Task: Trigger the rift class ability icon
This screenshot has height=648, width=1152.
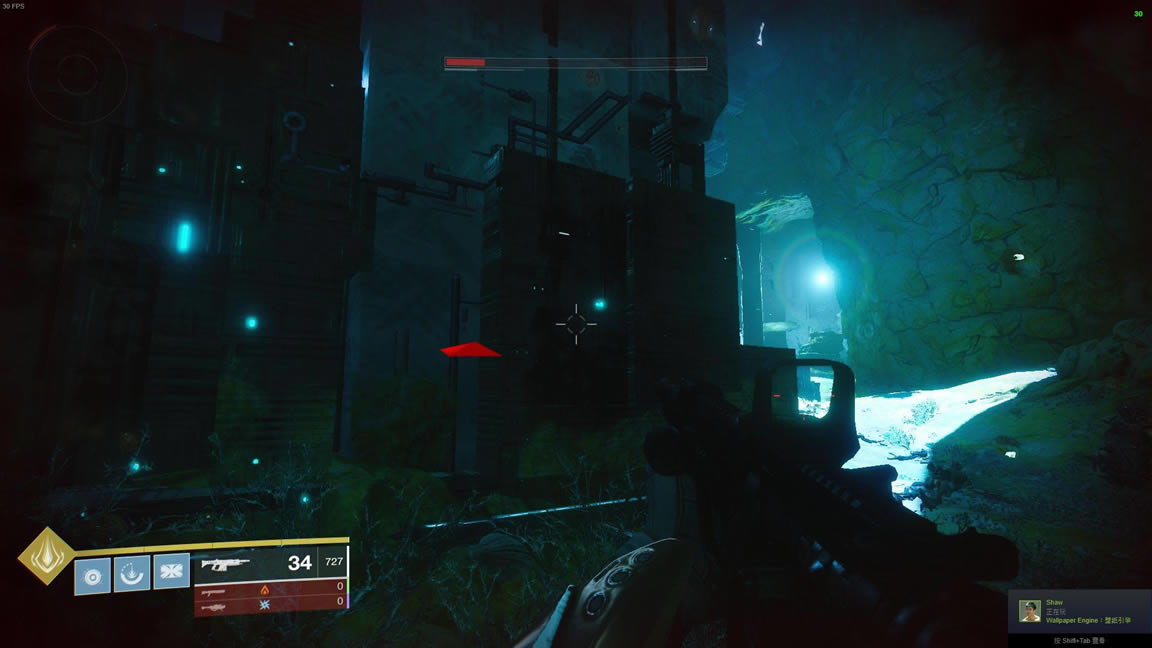Action: 132,574
